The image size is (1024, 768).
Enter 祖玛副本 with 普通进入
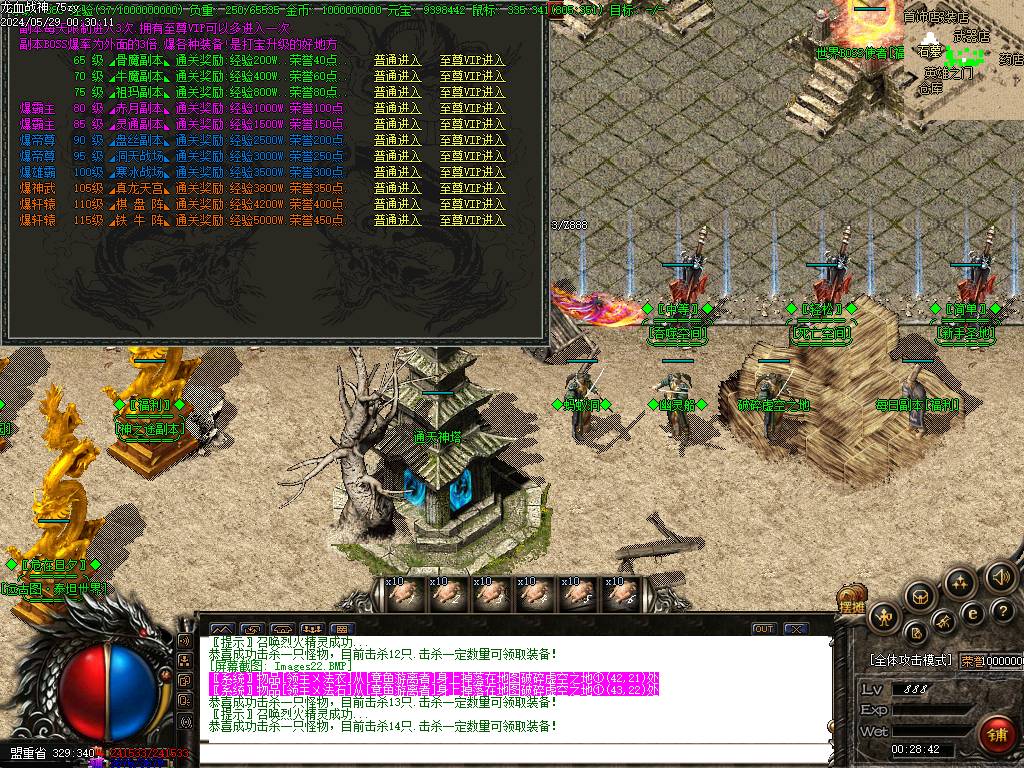[397, 92]
